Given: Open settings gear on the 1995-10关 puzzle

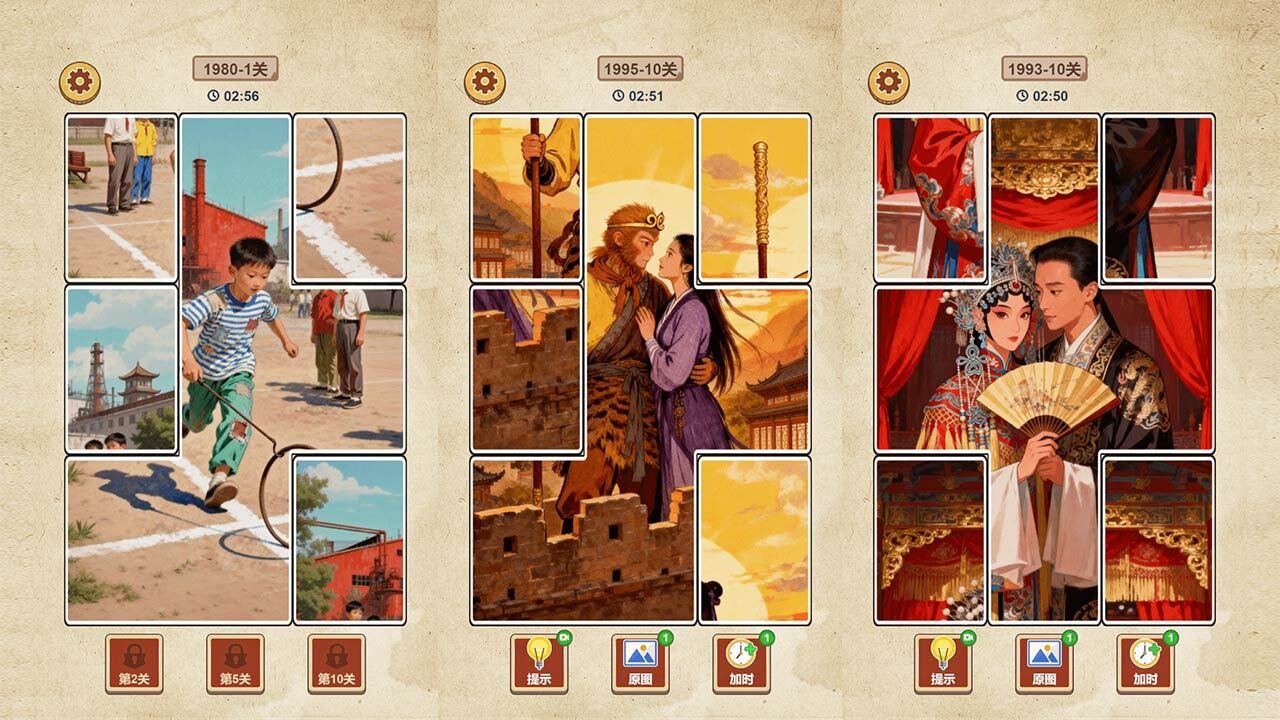Looking at the screenshot, I should [x=484, y=82].
